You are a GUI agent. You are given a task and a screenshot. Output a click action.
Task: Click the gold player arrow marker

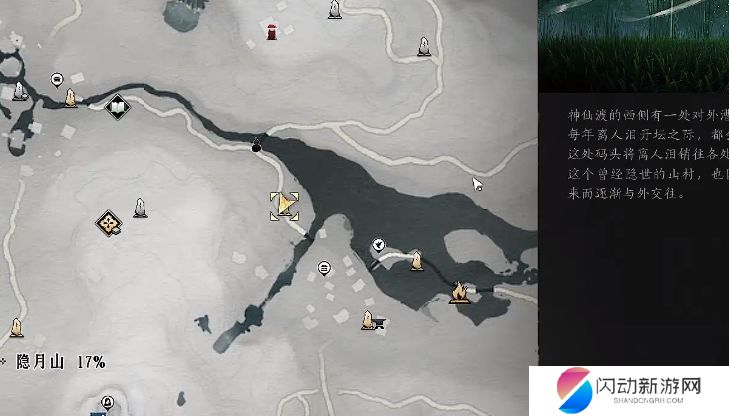(x=285, y=206)
